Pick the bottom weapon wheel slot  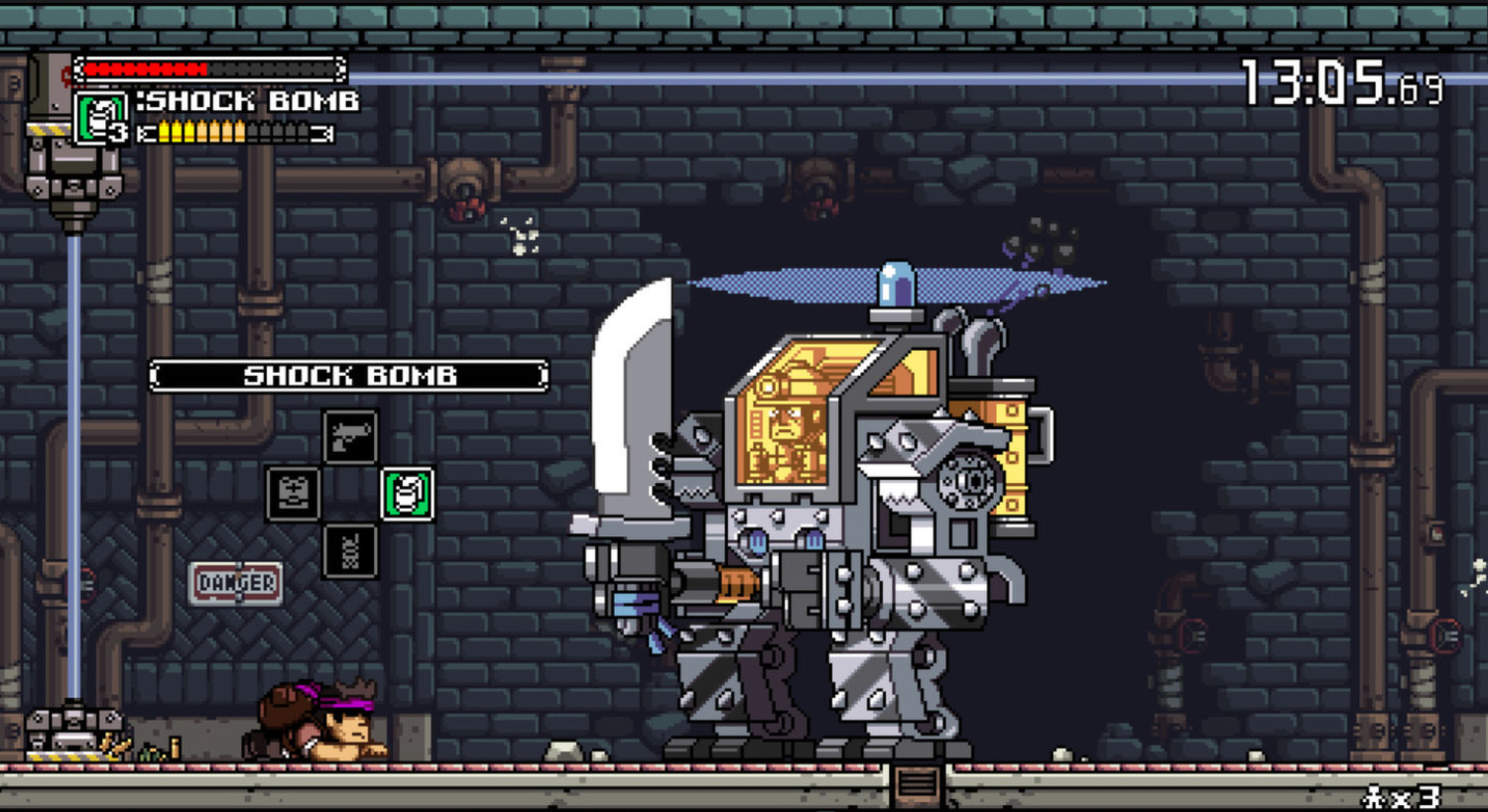point(350,551)
